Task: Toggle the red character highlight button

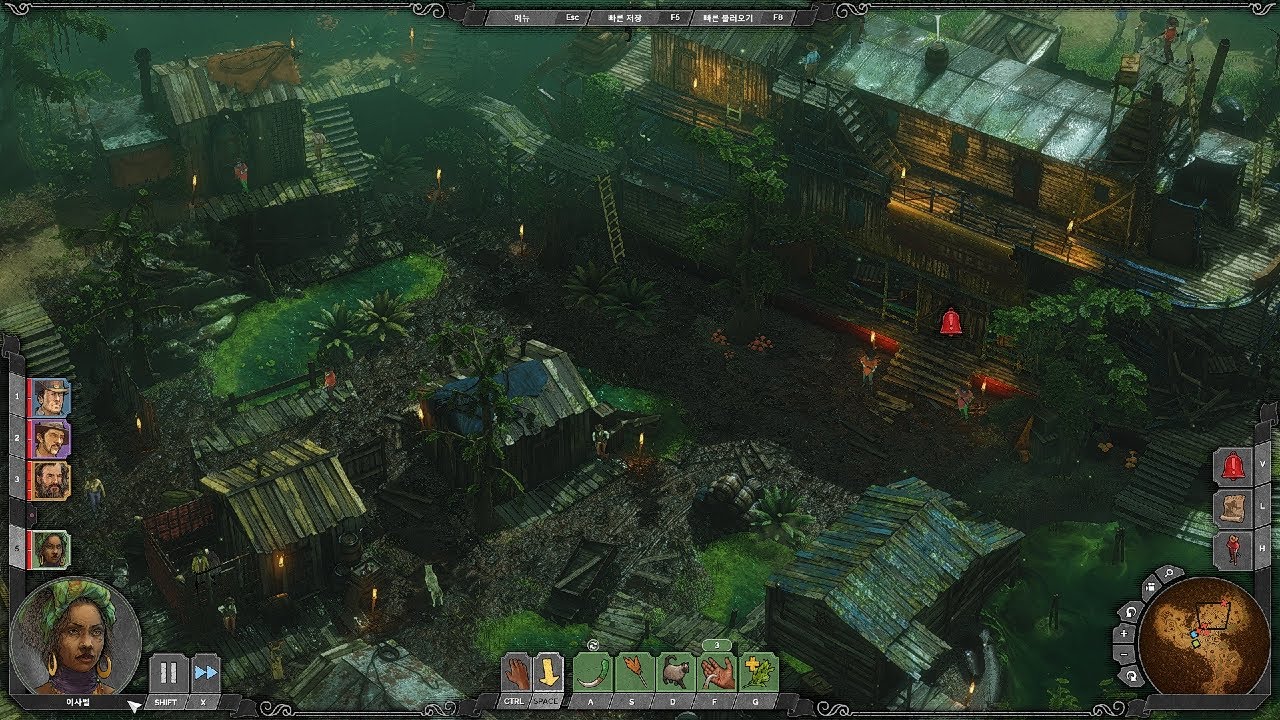Action: [1233, 549]
